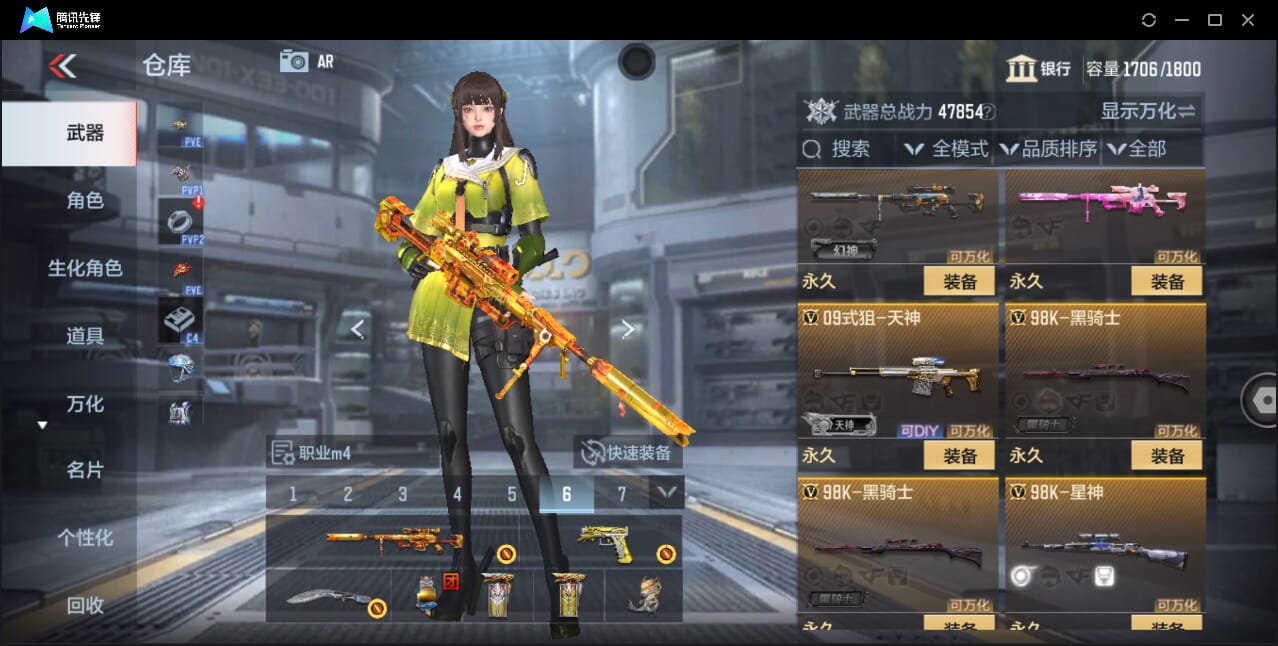Open the 品质排序 quality sort dropdown
This screenshot has width=1278, height=646.
click(x=1048, y=149)
